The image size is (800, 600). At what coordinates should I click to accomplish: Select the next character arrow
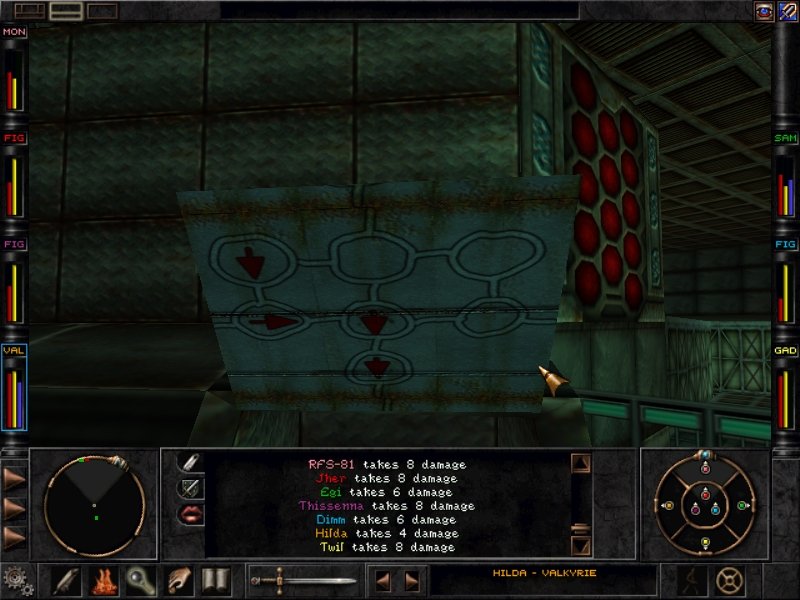[410, 580]
